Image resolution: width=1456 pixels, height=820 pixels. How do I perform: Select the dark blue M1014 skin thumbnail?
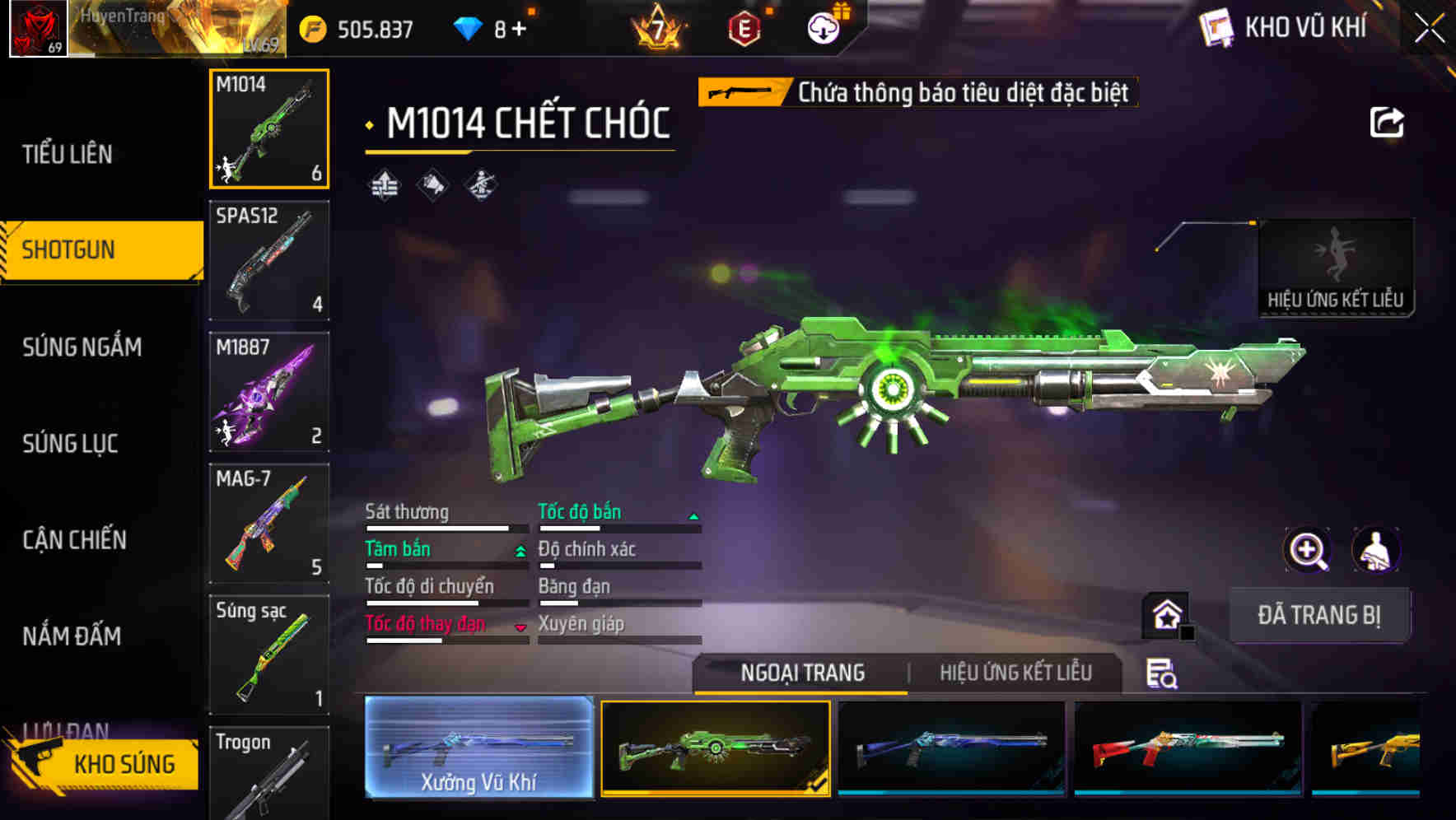(x=951, y=748)
